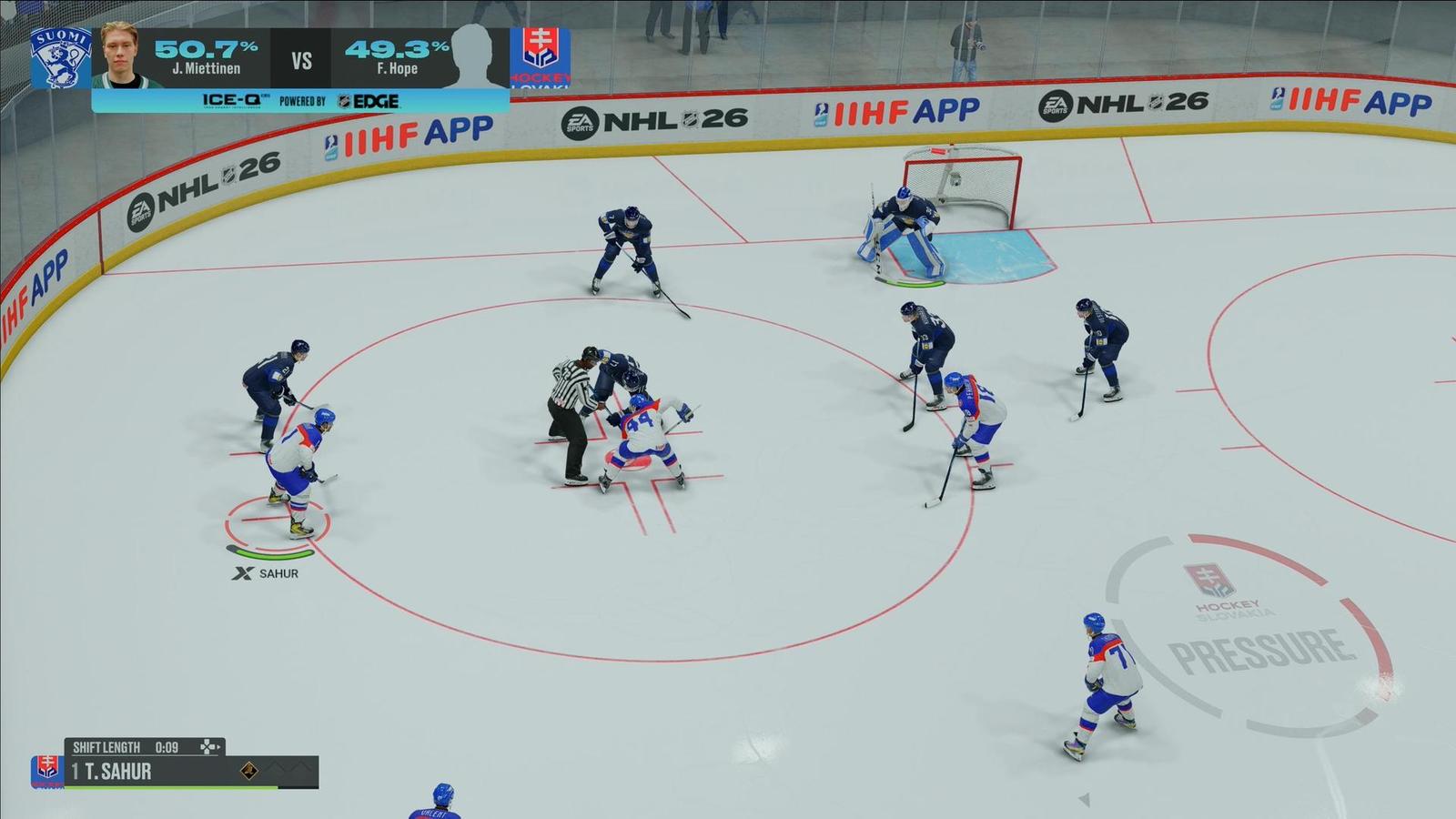
Task: Click the Sahur player marker label
Action: pyautogui.click(x=266, y=573)
